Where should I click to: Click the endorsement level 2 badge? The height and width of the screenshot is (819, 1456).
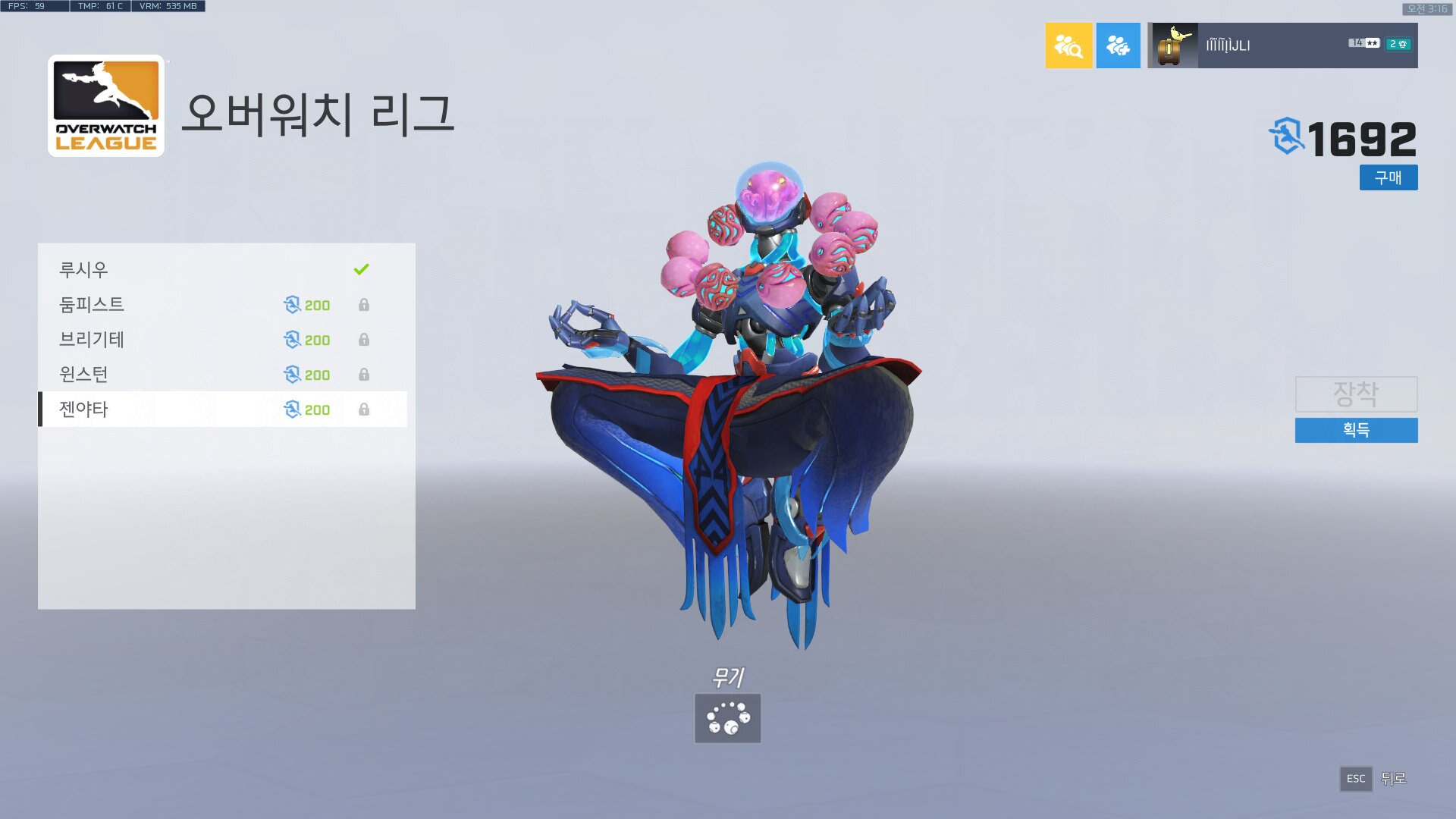point(1399,45)
